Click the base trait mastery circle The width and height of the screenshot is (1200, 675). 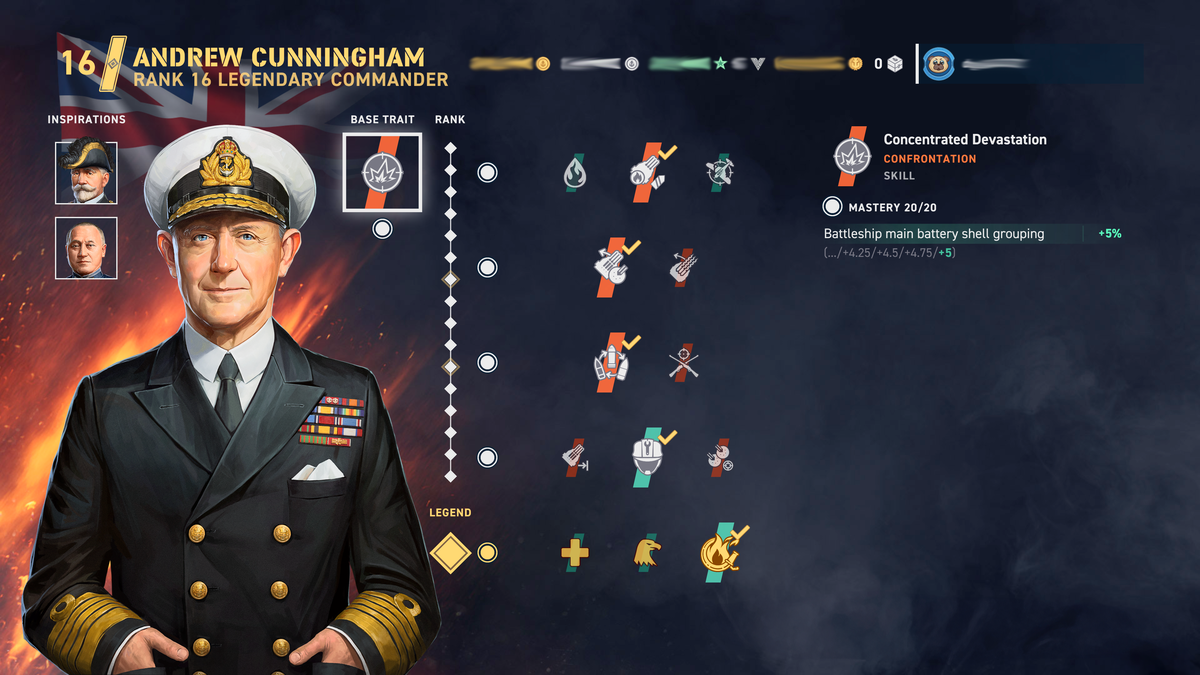click(x=382, y=229)
